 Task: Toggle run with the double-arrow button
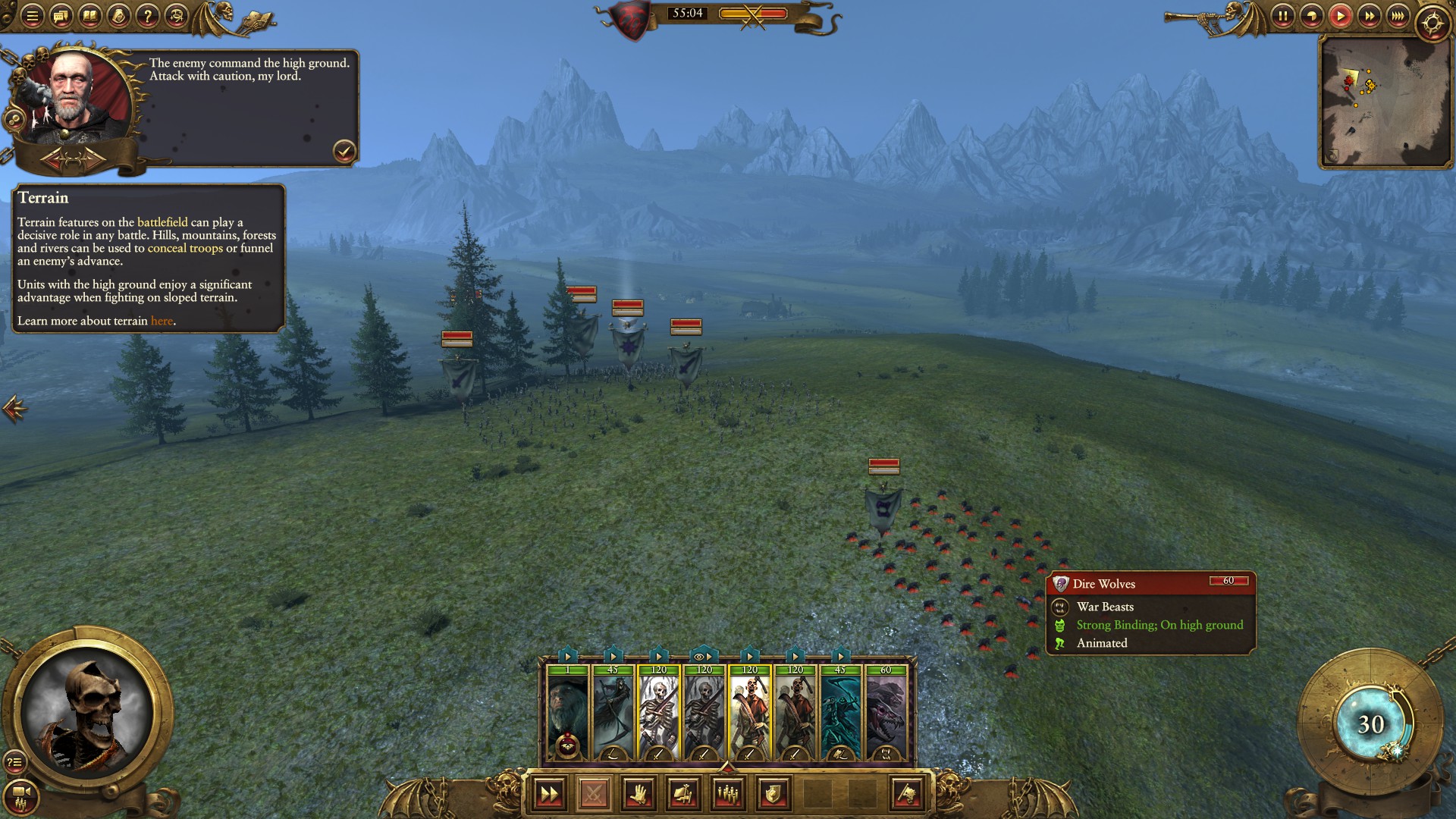[x=549, y=794]
